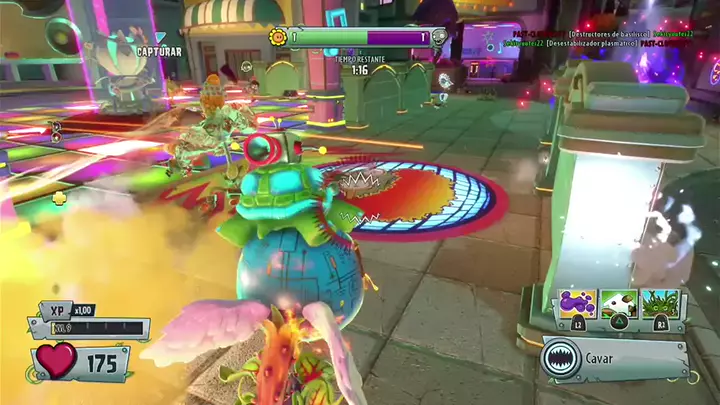
Task: Select the zombies team icon
Action: point(438,38)
